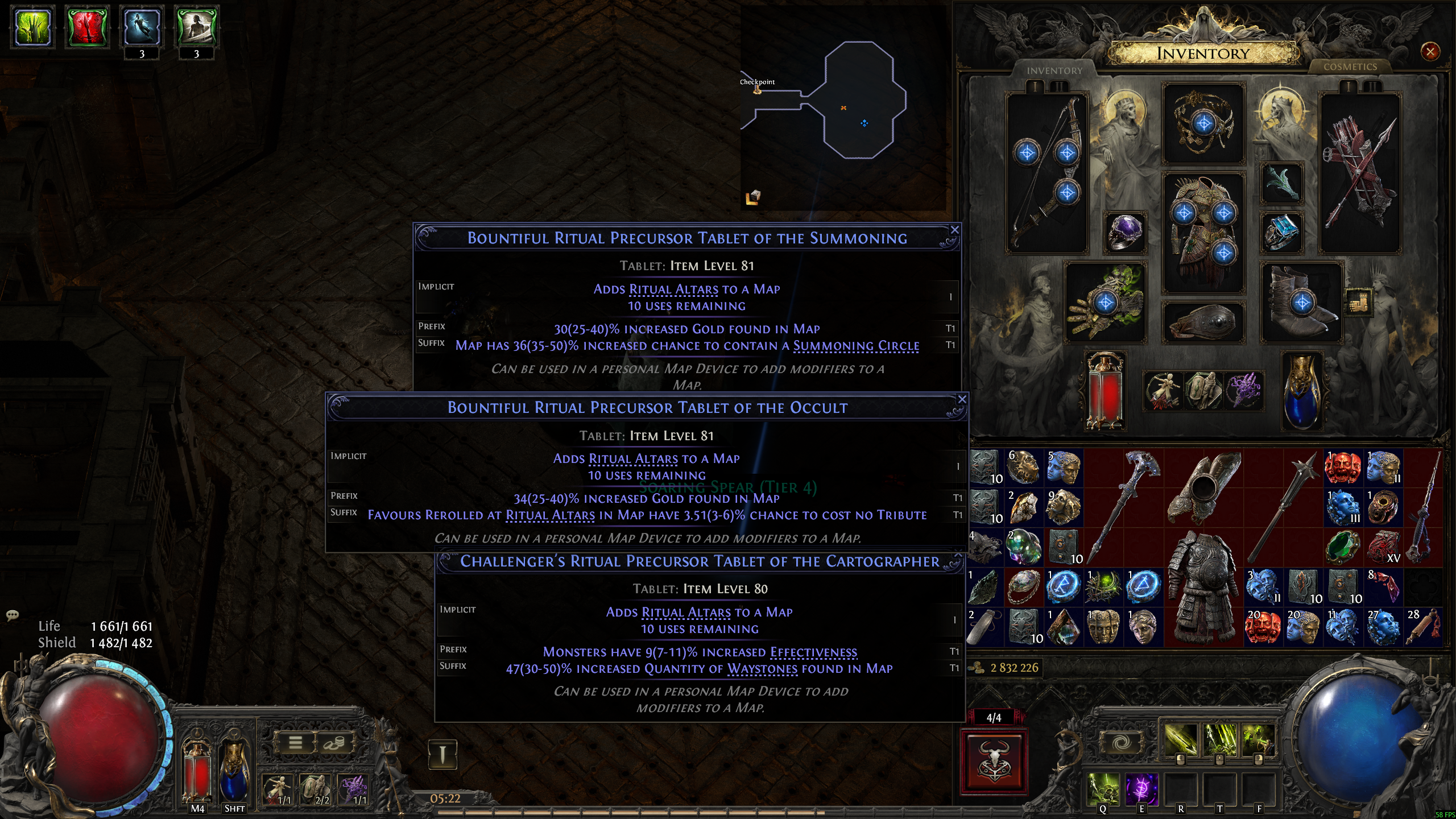Select the green emerald jewel in inventory
The height and width of the screenshot is (819, 1456).
1343,547
